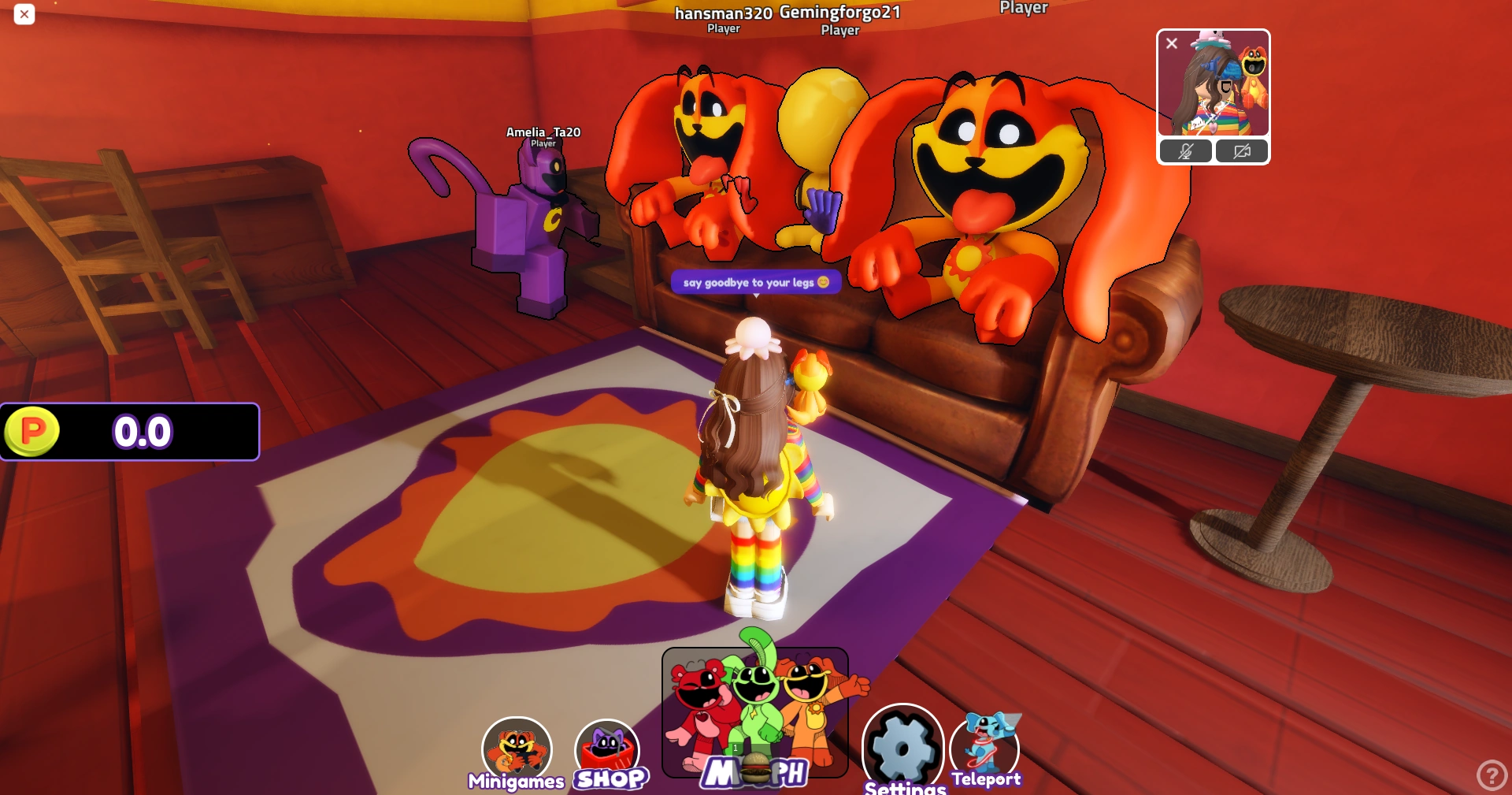This screenshot has width=1512, height=795.
Task: Toggle the mic off for your avatar
Action: (x=1185, y=151)
